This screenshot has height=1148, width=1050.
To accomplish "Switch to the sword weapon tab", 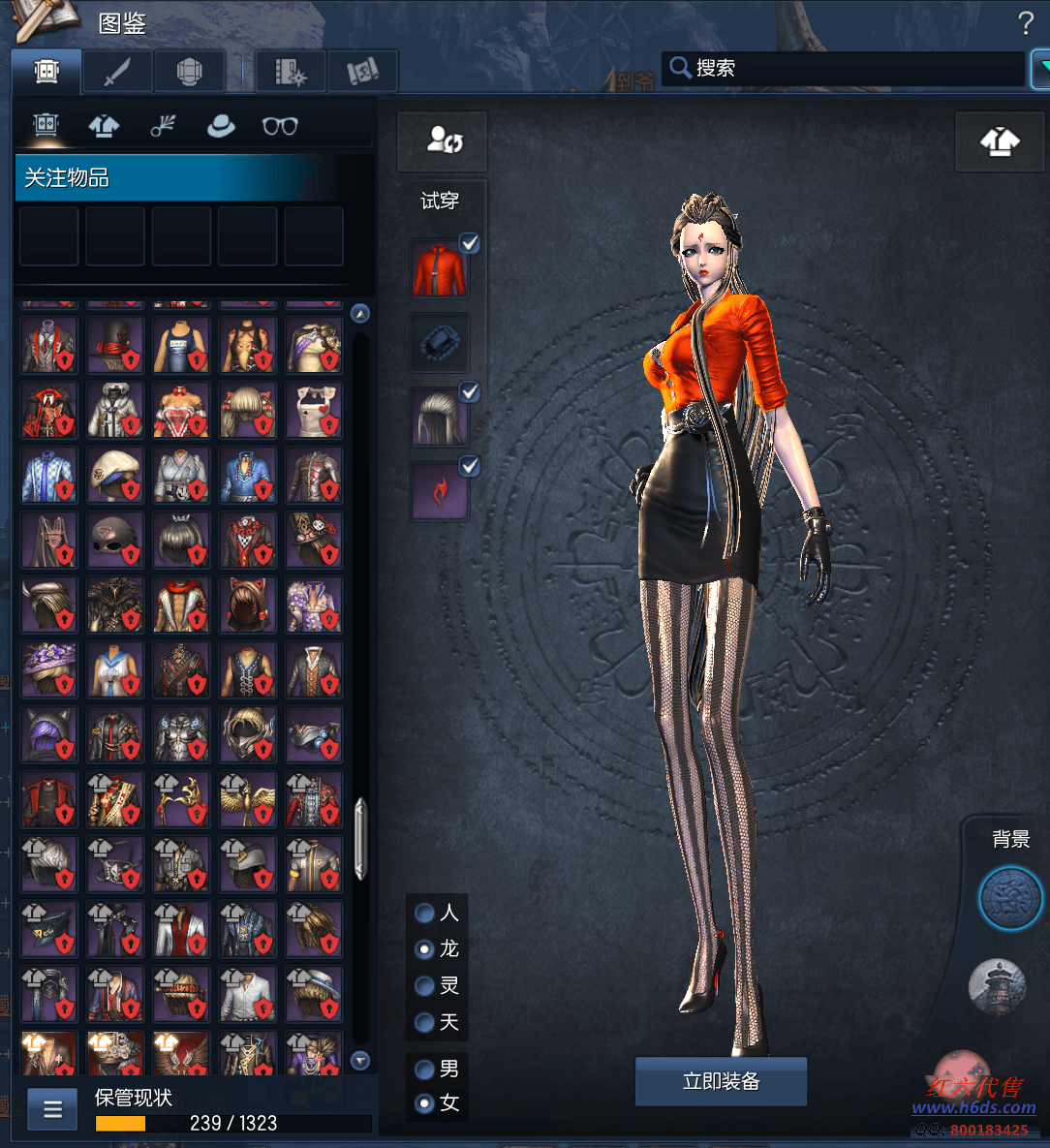I will (x=117, y=72).
